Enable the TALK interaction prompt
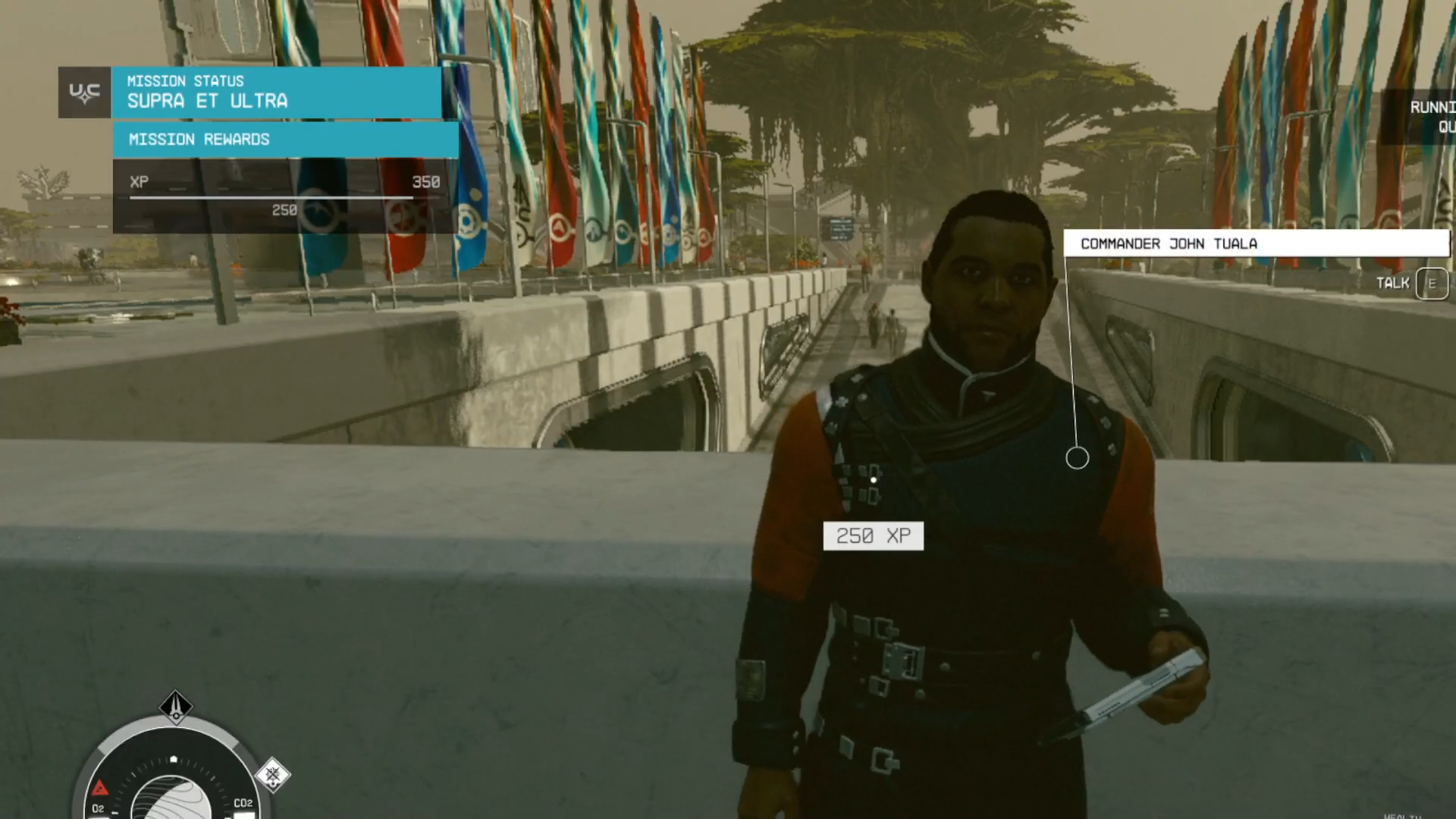This screenshot has height=819, width=1456. 1394,282
